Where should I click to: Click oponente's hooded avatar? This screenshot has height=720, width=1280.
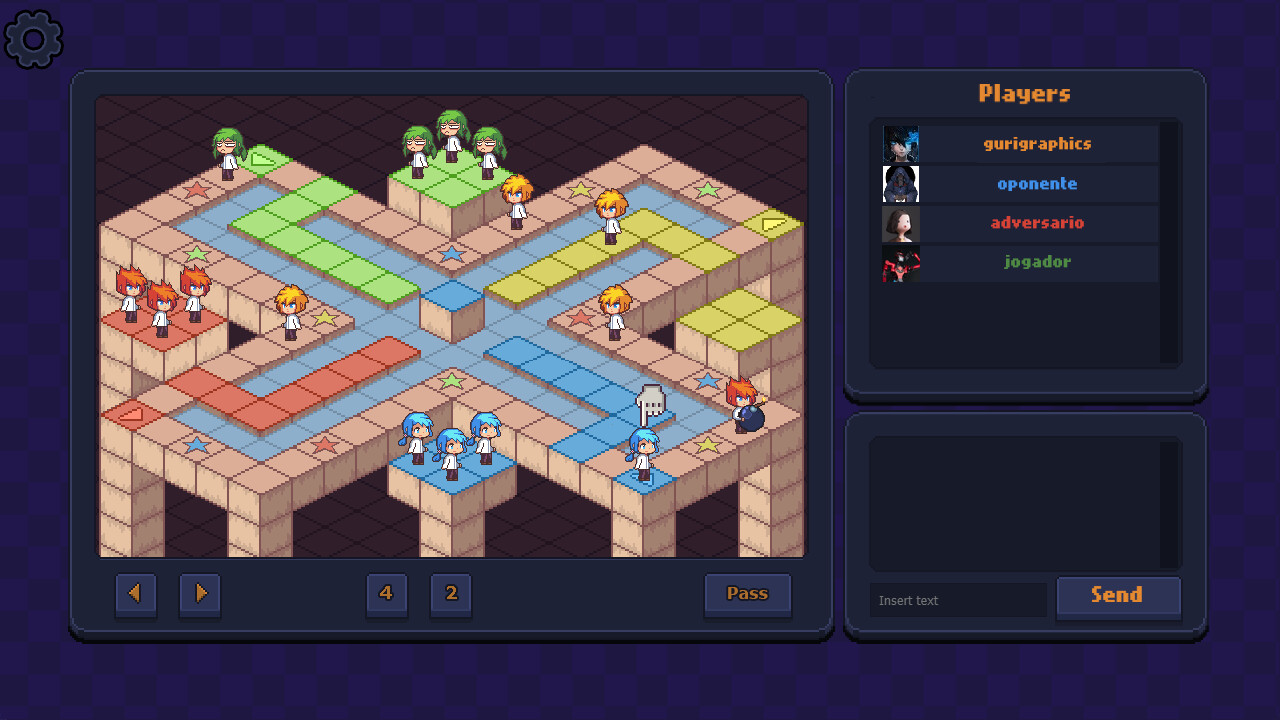[900, 183]
